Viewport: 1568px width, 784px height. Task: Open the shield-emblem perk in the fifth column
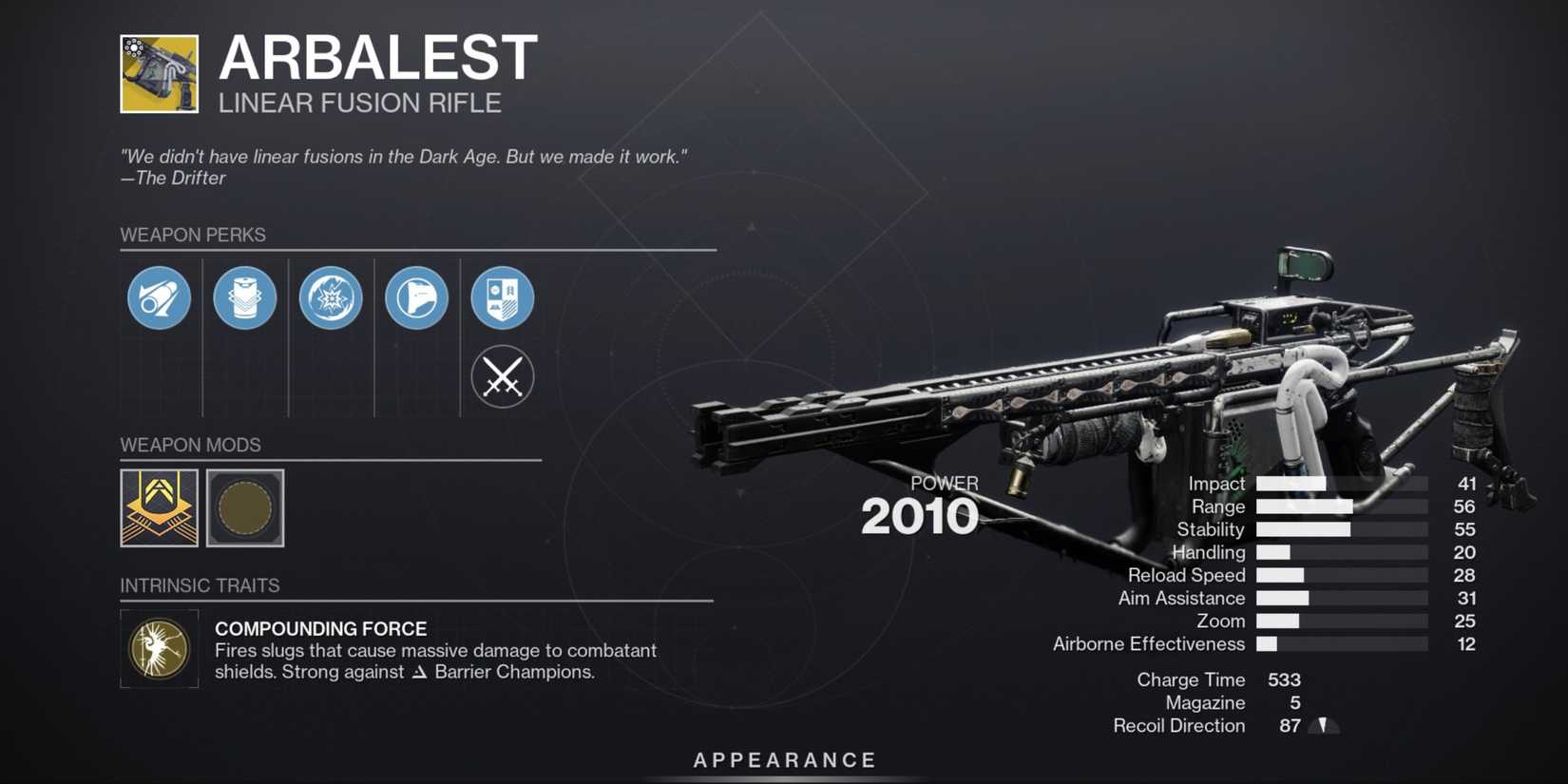(x=502, y=297)
